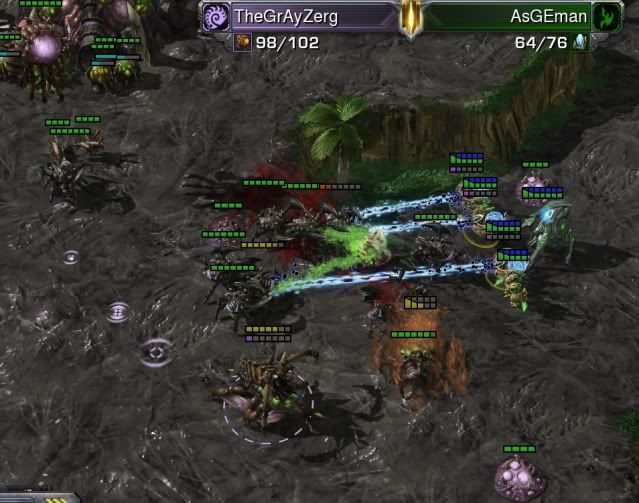This screenshot has height=503, width=639.
Task: Click TheGrAyZerg's purple Zerg race icon
Action: coord(215,16)
